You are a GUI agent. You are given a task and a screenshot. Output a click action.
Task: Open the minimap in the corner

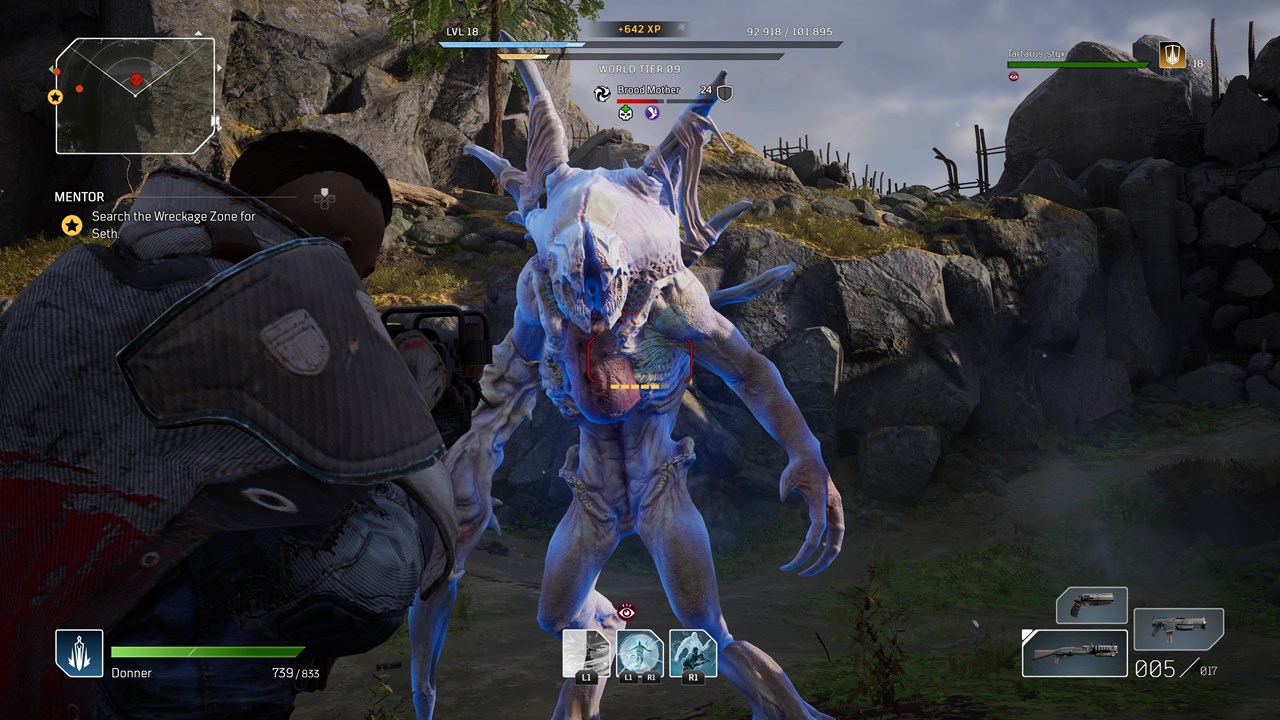(x=136, y=96)
